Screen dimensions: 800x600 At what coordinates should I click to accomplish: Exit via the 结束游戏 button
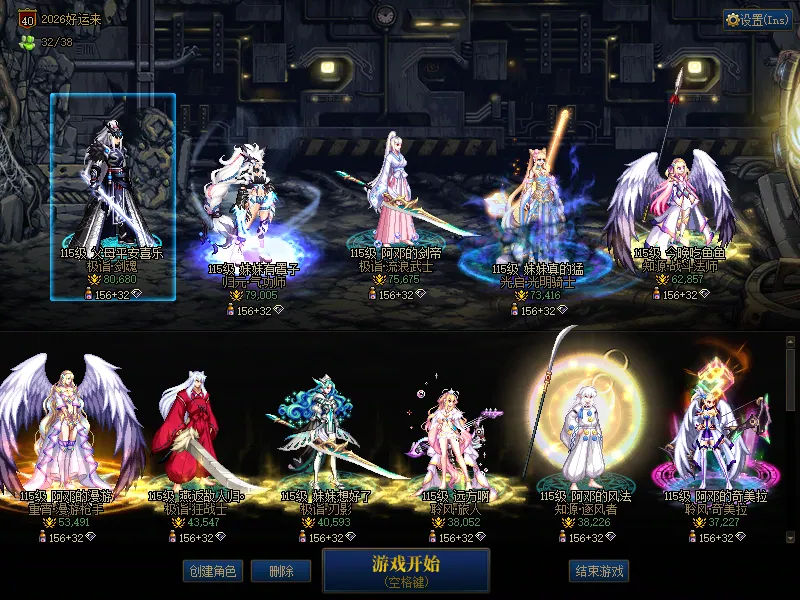[x=599, y=571]
